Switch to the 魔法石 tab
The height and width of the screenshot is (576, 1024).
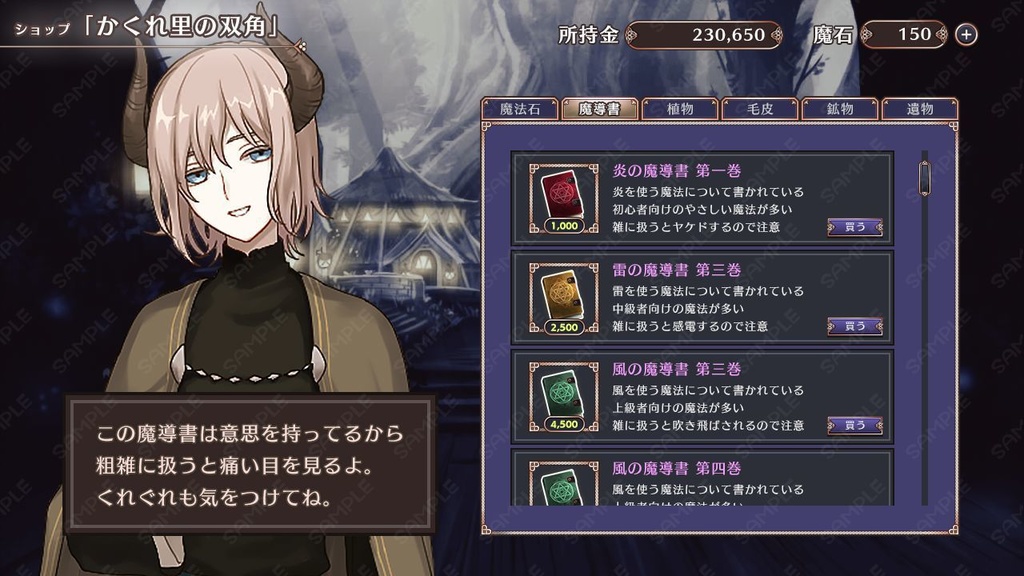[x=520, y=110]
